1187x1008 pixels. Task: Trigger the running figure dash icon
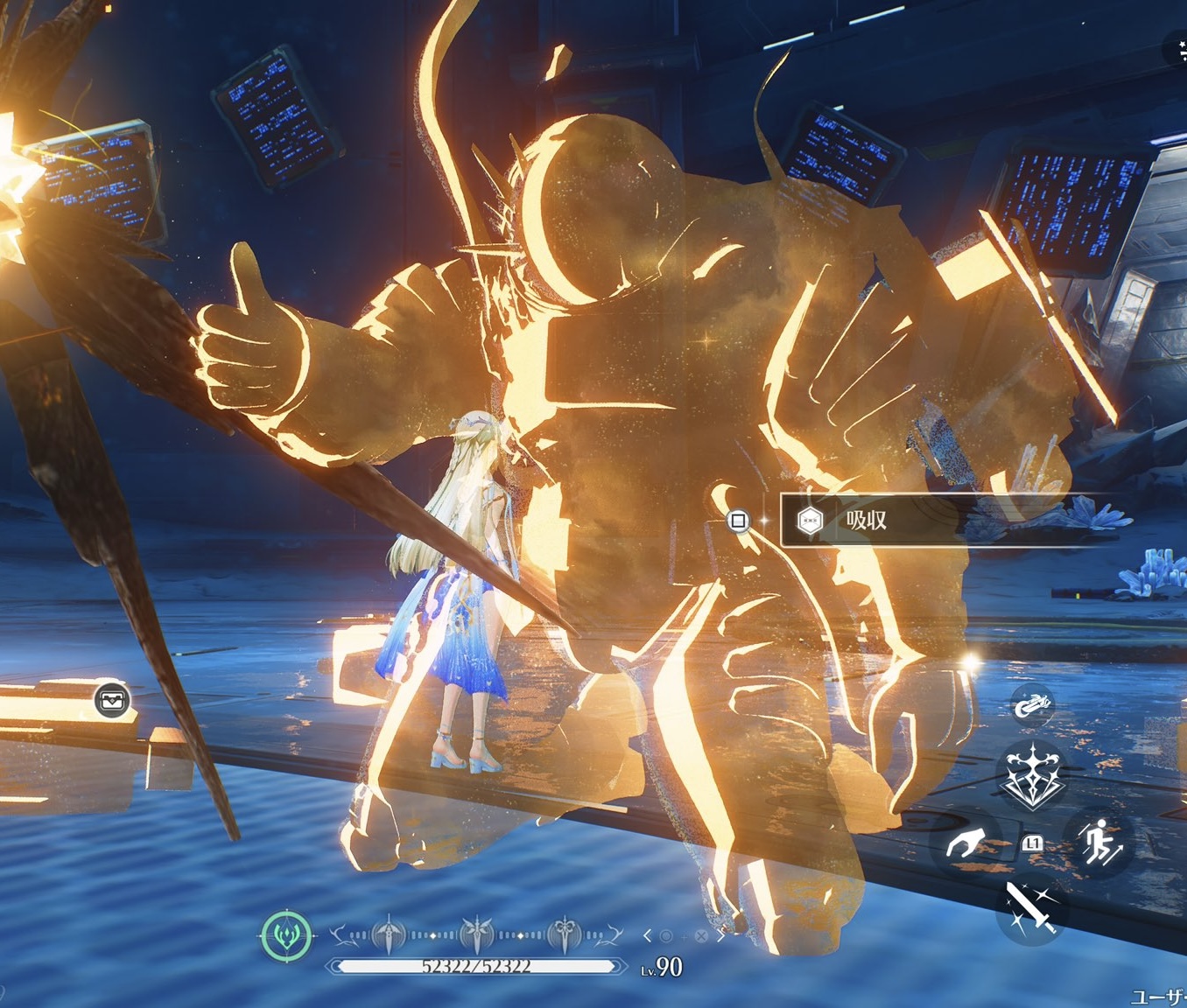1099,842
